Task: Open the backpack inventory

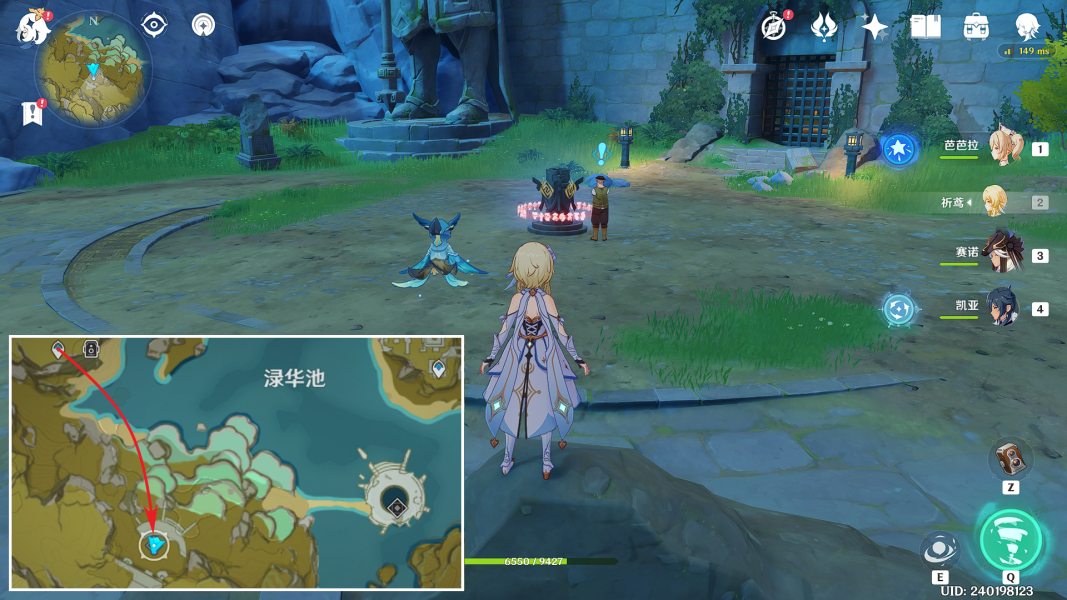Action: [976, 27]
